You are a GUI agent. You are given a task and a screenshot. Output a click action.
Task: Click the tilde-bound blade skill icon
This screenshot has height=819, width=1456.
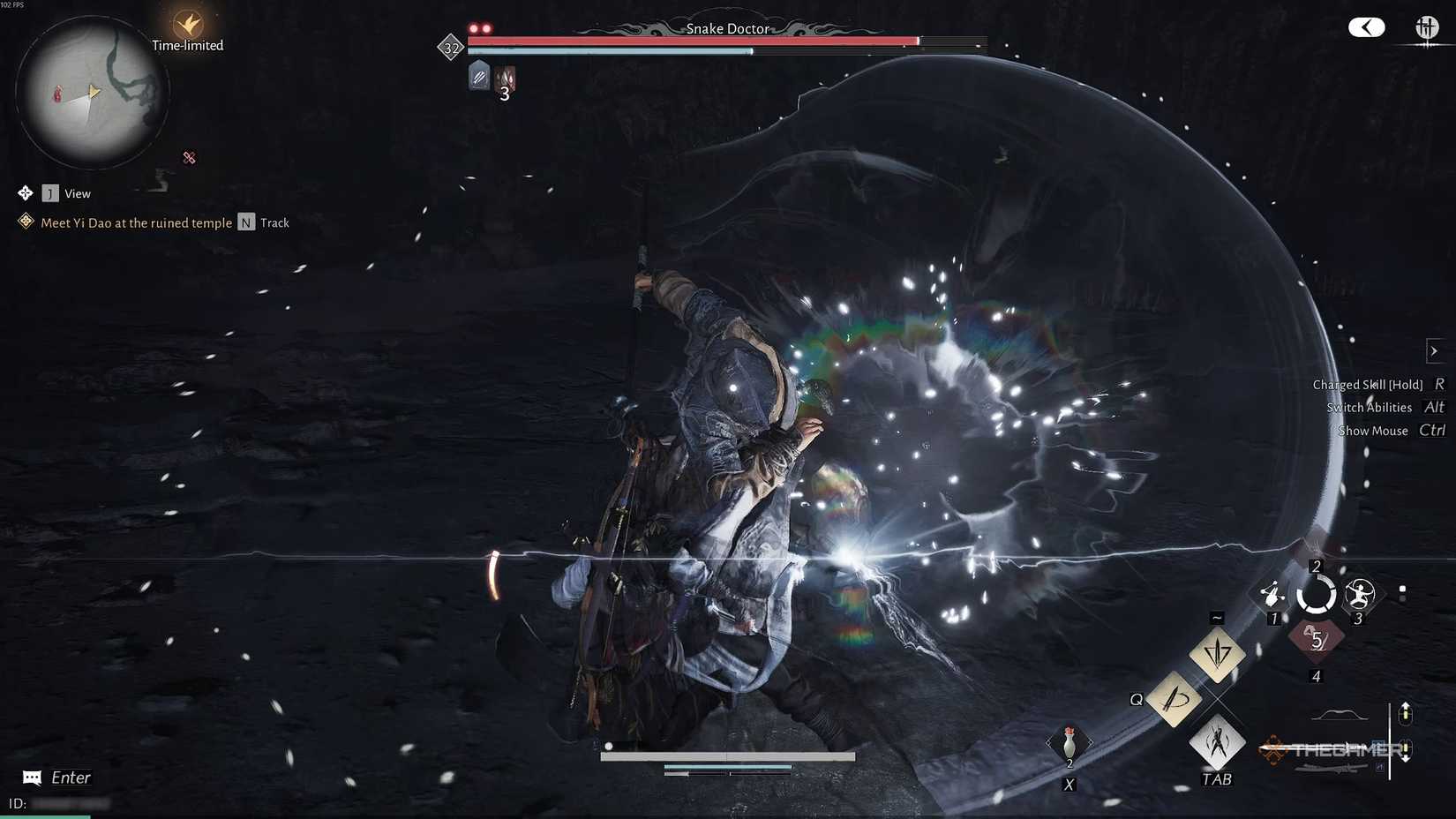[x=1216, y=656]
